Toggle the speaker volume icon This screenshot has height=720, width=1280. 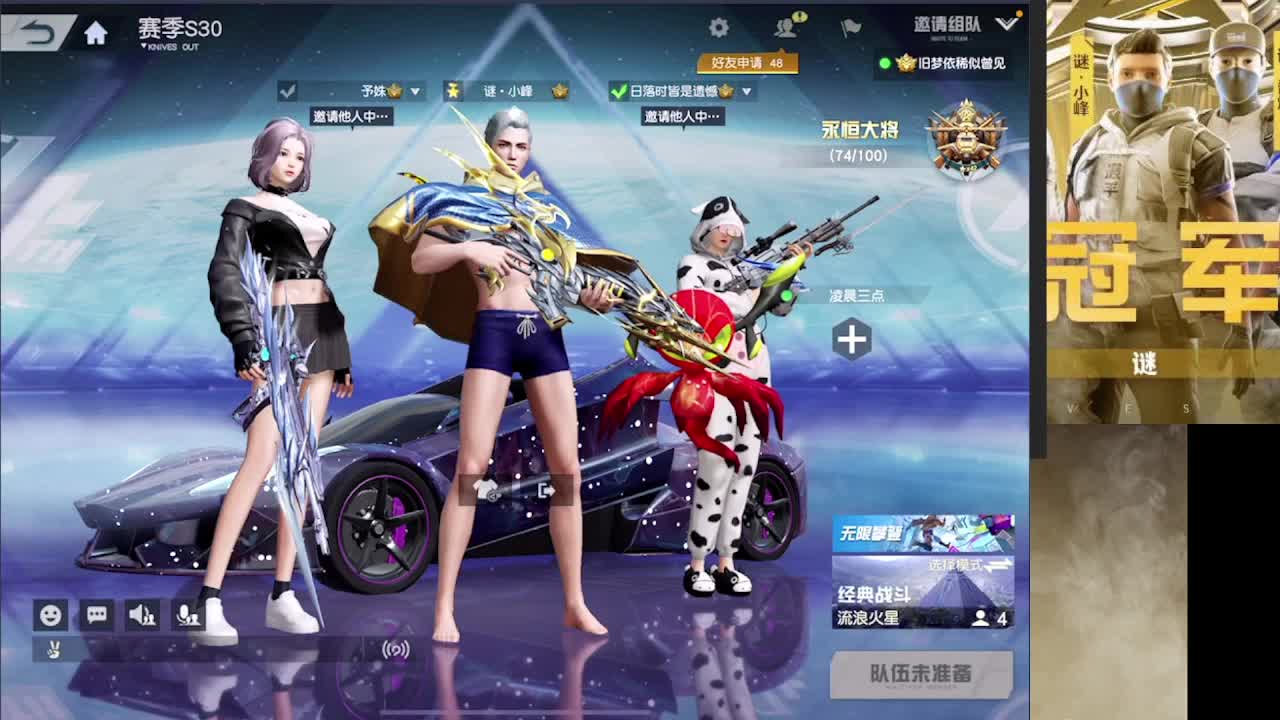tap(142, 616)
